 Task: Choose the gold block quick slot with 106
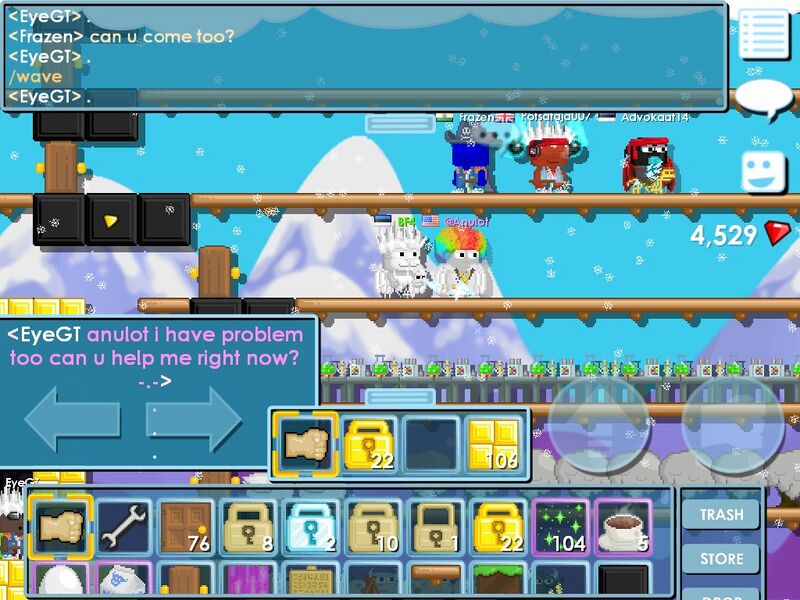click(x=494, y=445)
